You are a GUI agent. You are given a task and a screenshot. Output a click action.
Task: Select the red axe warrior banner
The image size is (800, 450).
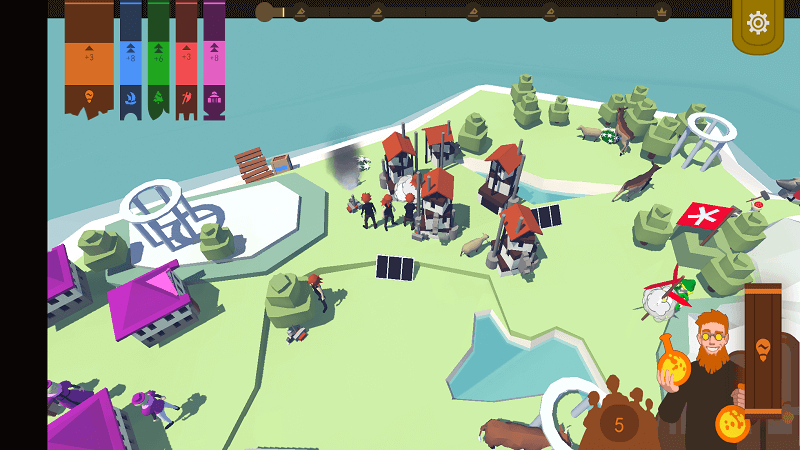(187, 58)
